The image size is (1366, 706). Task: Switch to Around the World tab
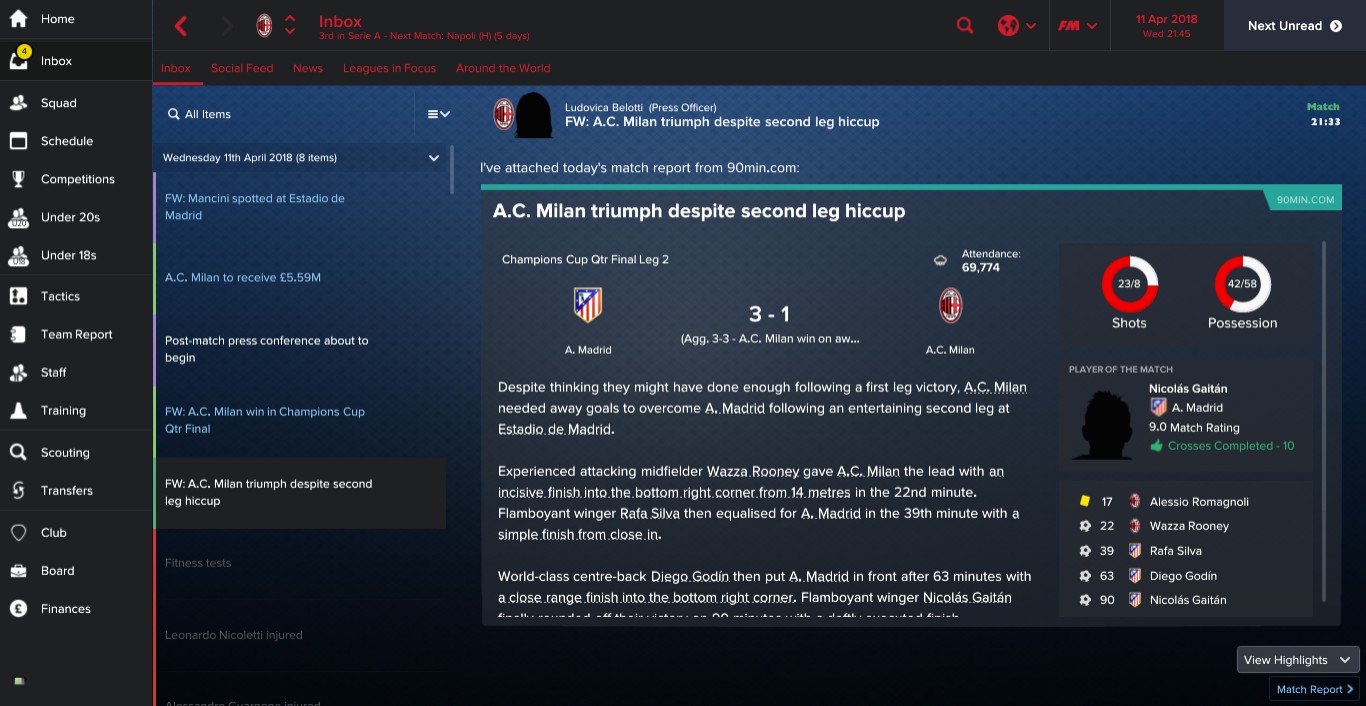(503, 68)
